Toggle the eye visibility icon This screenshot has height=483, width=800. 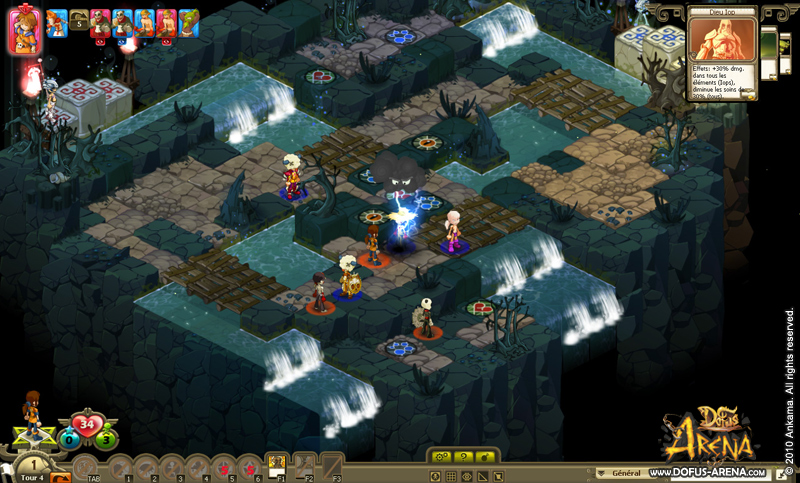pyautogui.click(x=467, y=475)
